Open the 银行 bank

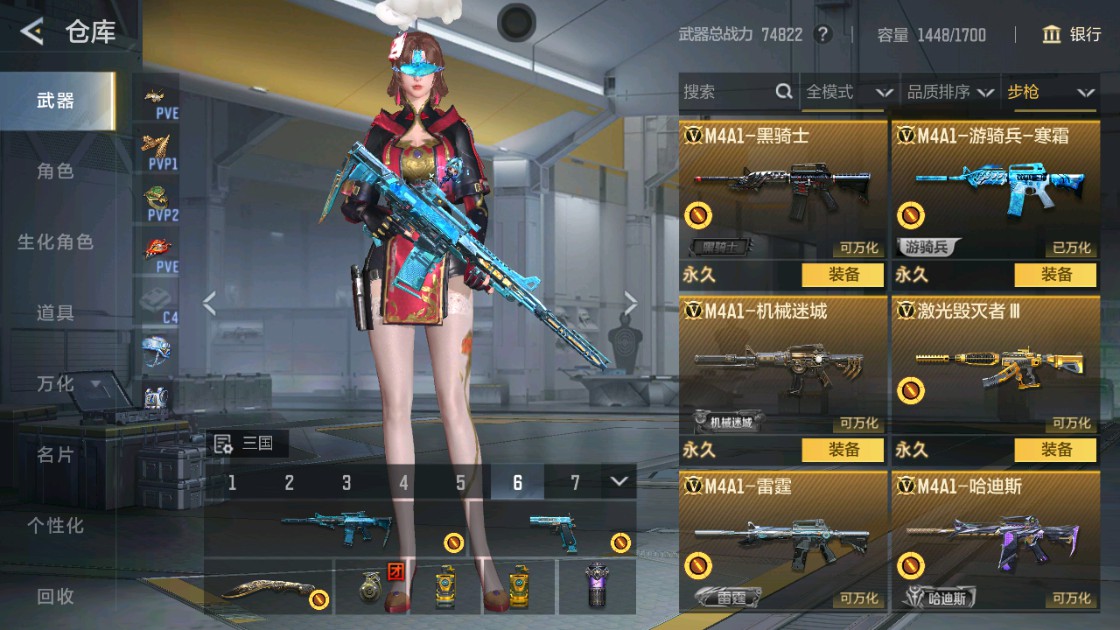[1071, 35]
